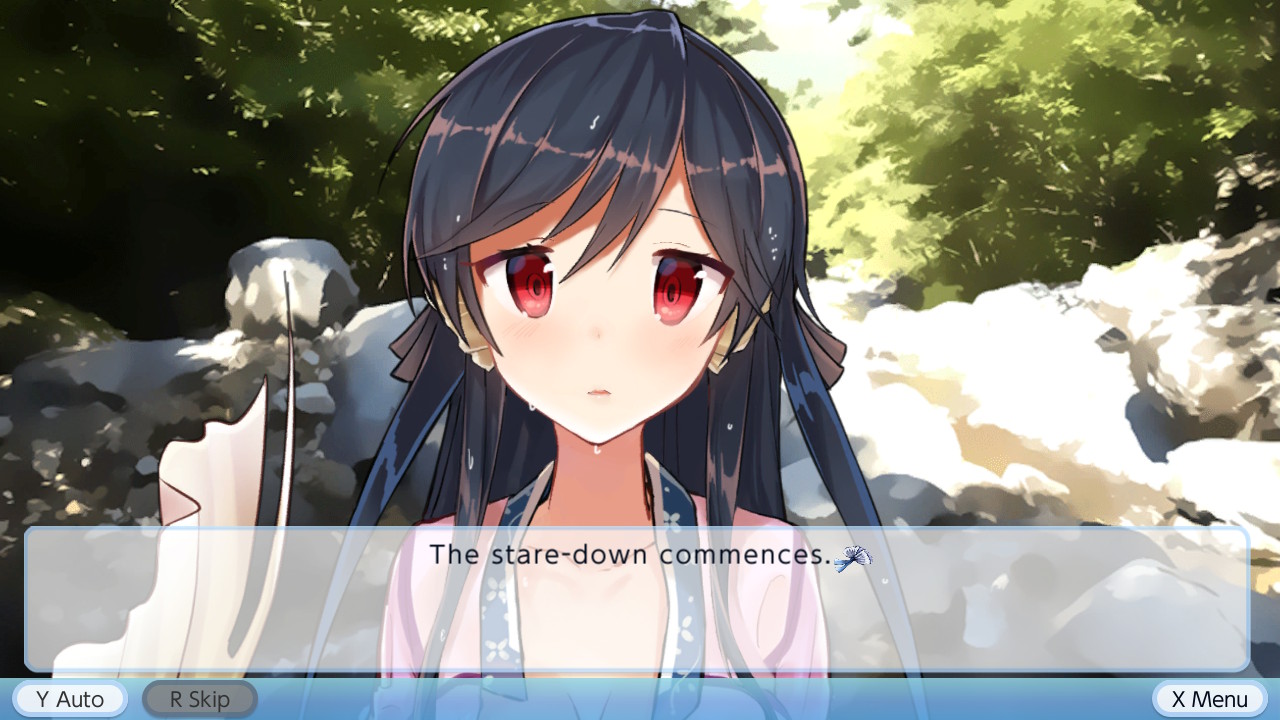The image size is (1280, 720).
Task: Open the pause menu from bottom right
Action: [1208, 699]
